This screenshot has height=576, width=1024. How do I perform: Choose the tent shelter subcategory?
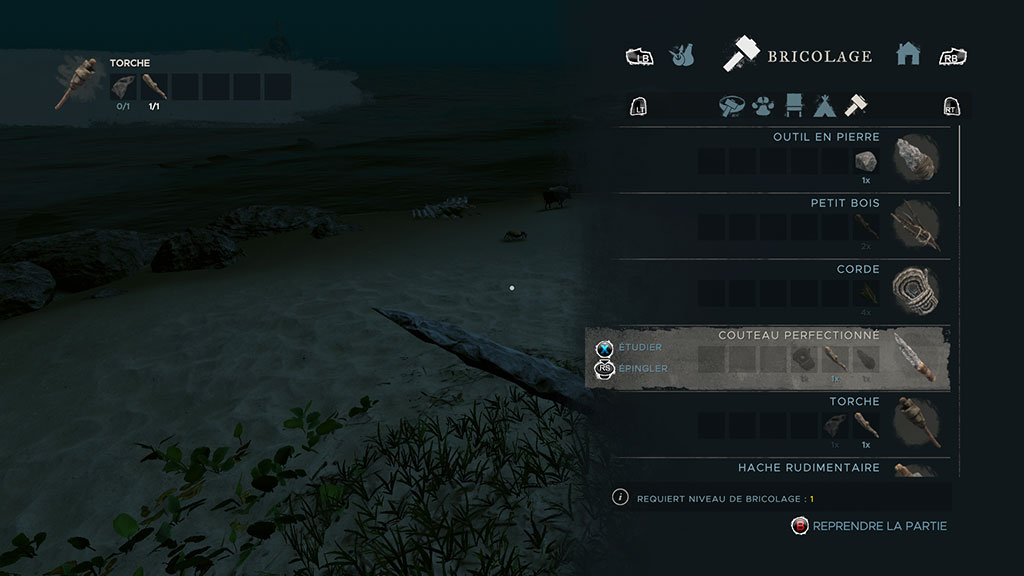pos(825,105)
